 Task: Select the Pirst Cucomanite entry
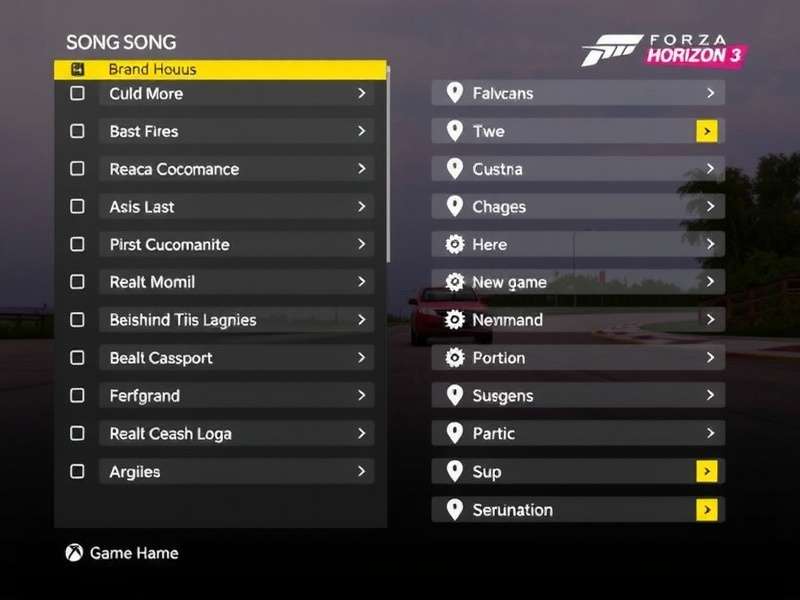[236, 245]
